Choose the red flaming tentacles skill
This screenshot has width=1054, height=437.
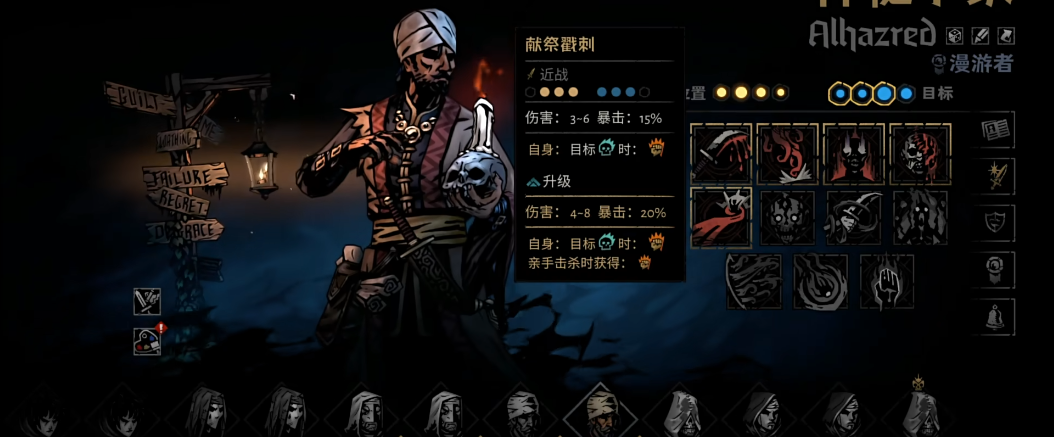point(787,153)
